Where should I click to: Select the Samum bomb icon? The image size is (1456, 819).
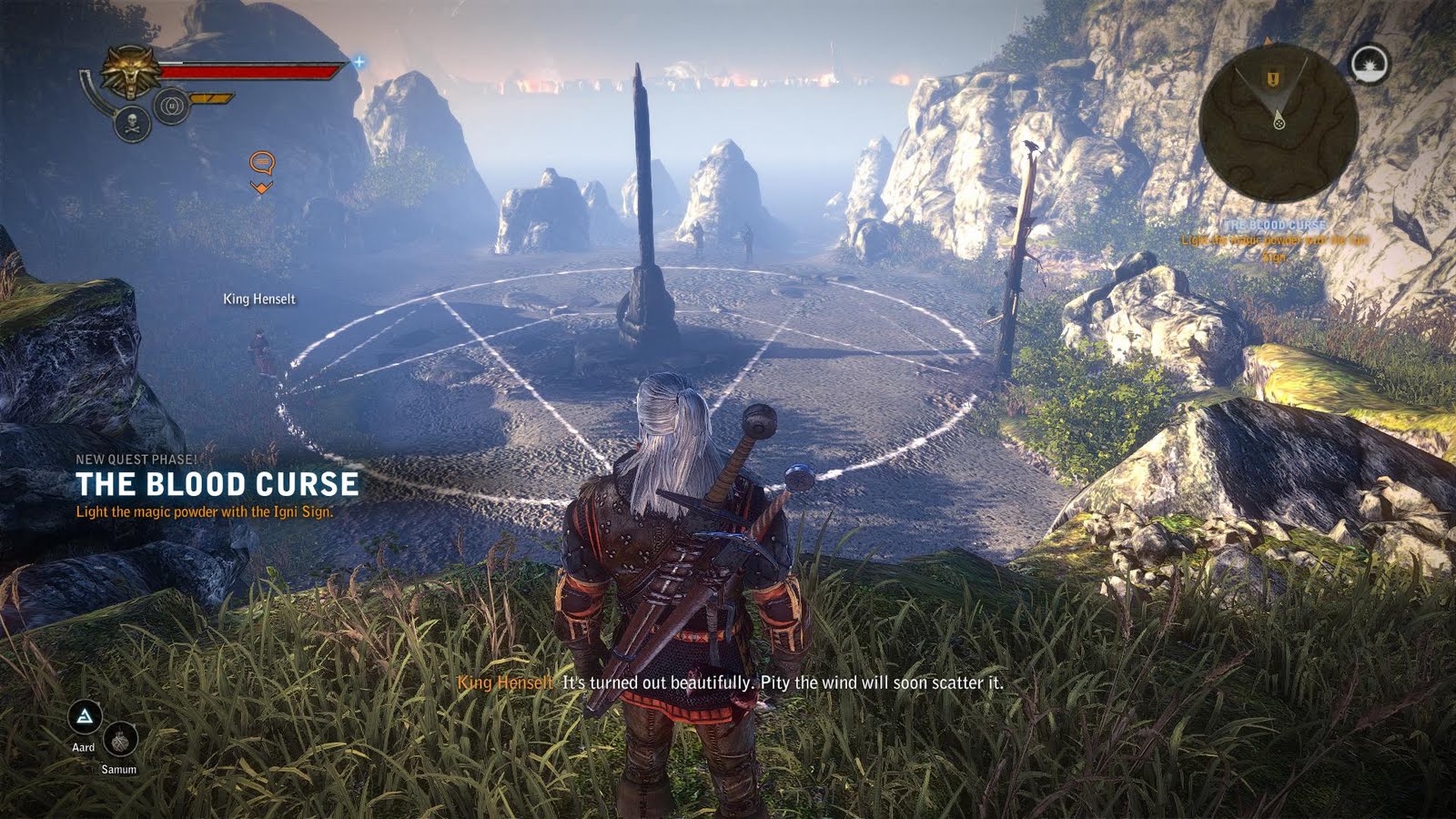(x=123, y=737)
